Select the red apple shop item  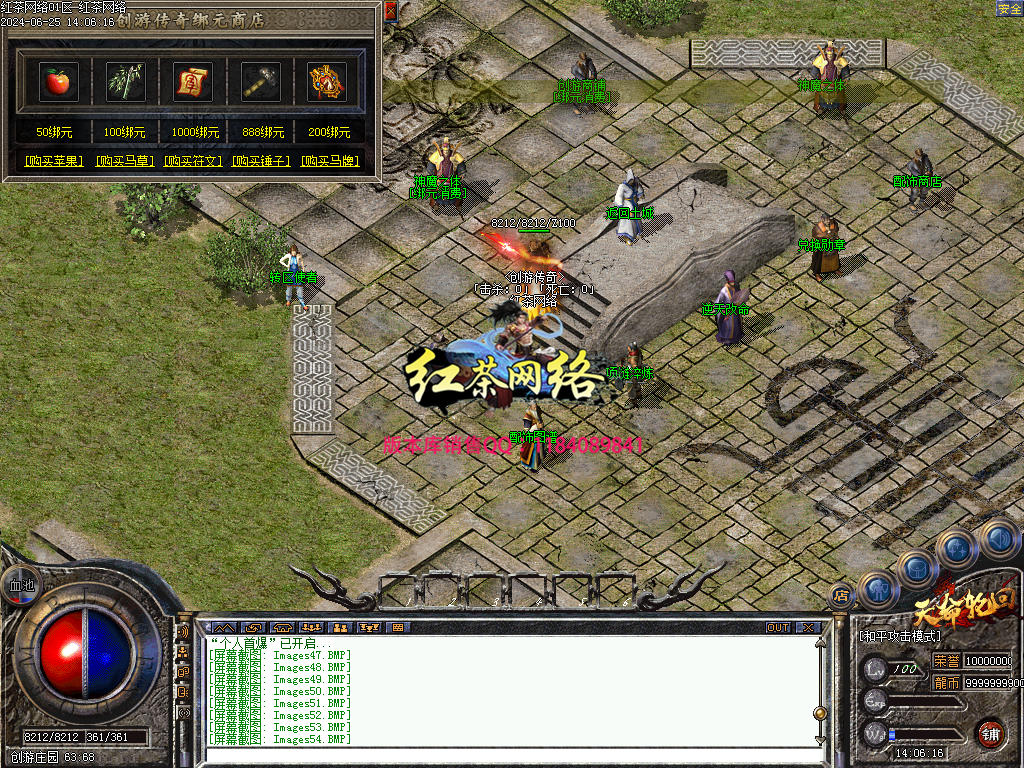coord(58,81)
